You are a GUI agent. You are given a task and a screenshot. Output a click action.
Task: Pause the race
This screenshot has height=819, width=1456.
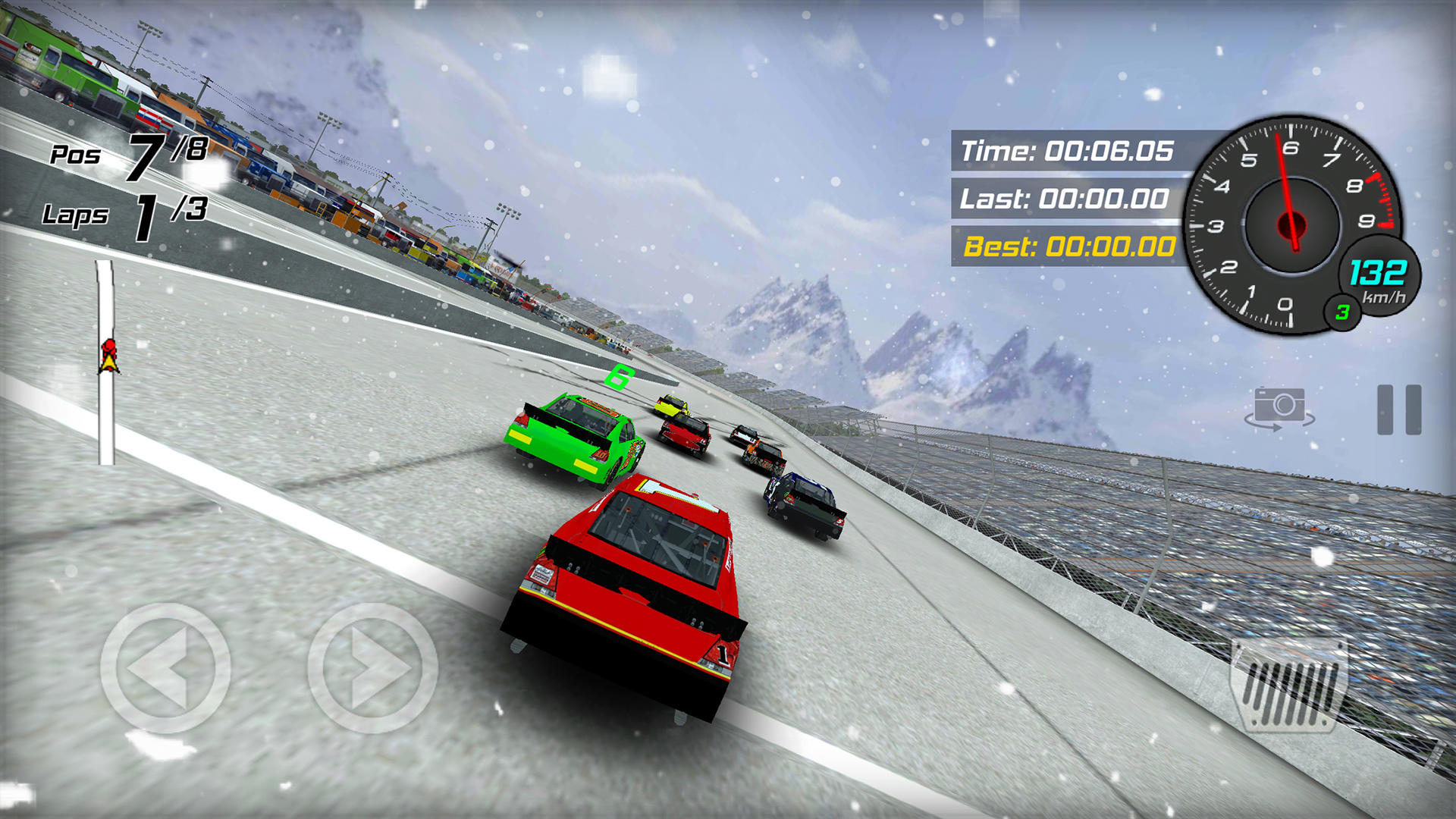1399,410
